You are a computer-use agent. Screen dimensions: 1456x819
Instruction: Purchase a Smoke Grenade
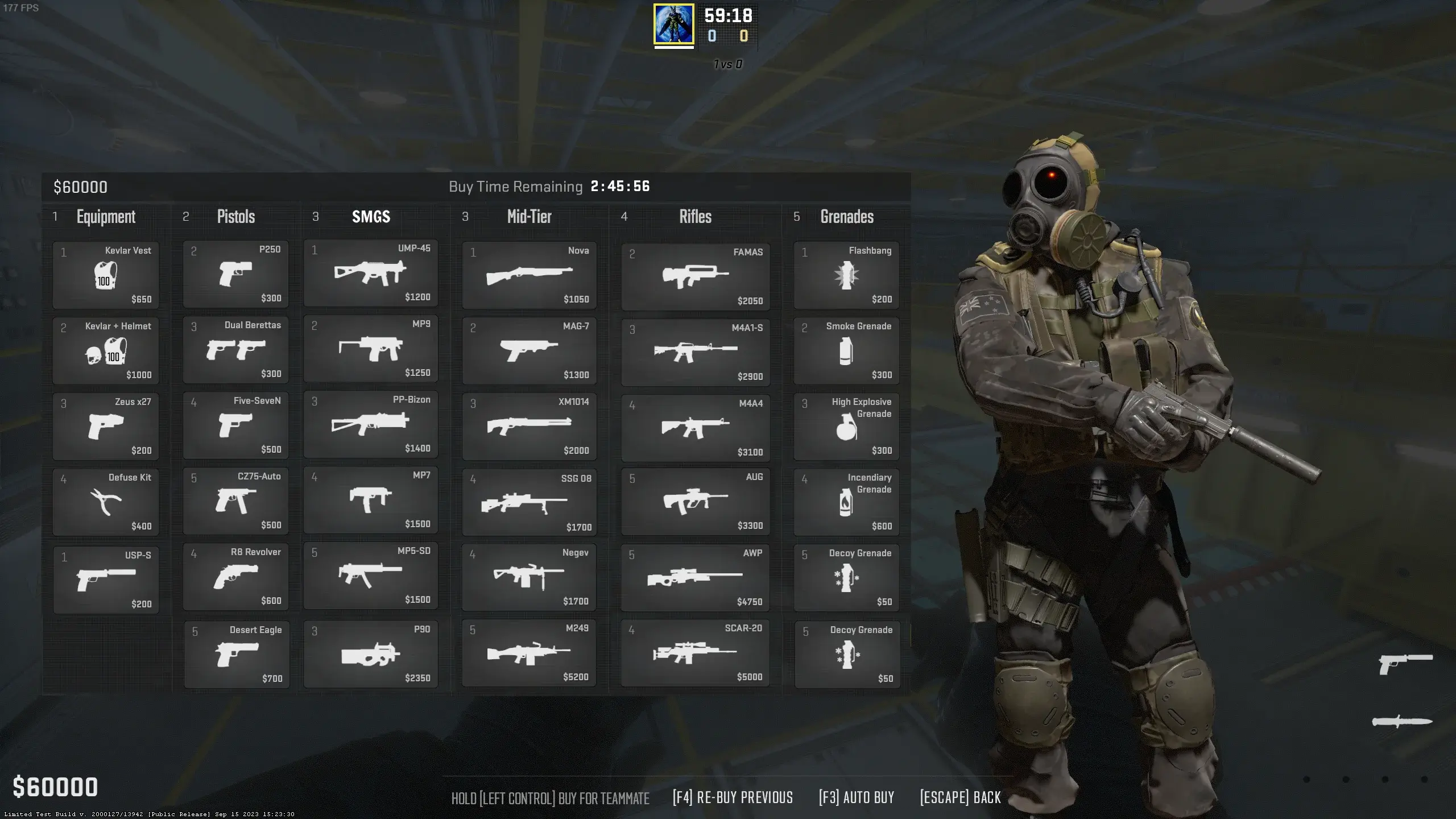846,351
